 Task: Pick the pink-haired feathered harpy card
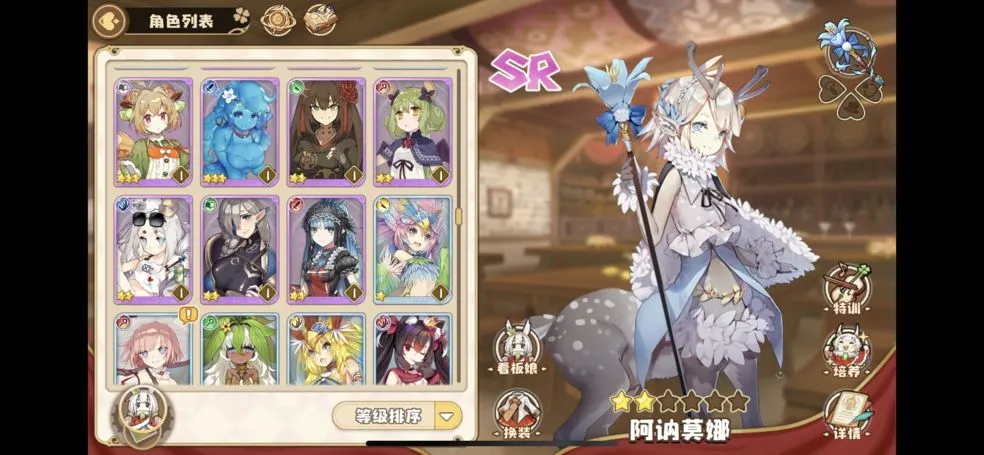pos(412,249)
